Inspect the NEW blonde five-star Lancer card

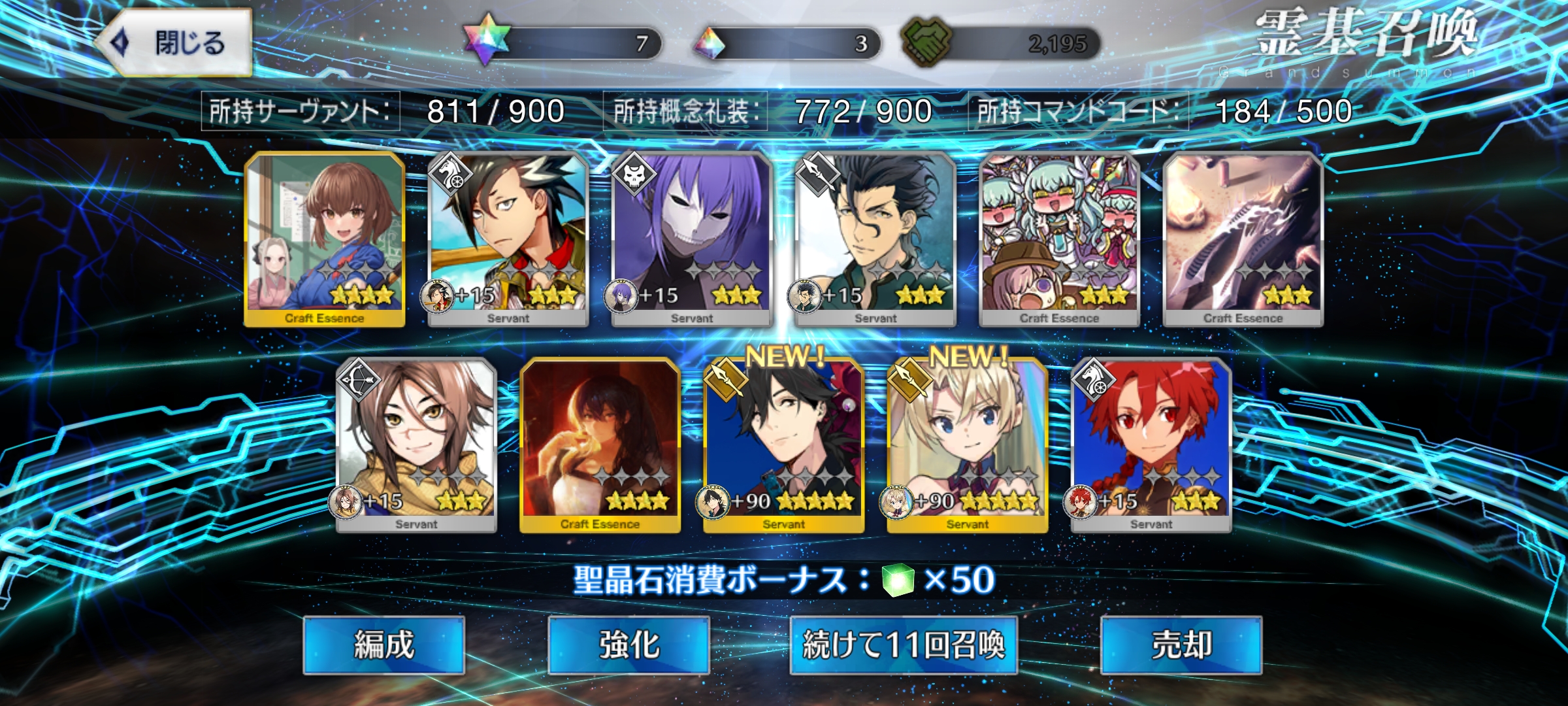[x=967, y=445]
